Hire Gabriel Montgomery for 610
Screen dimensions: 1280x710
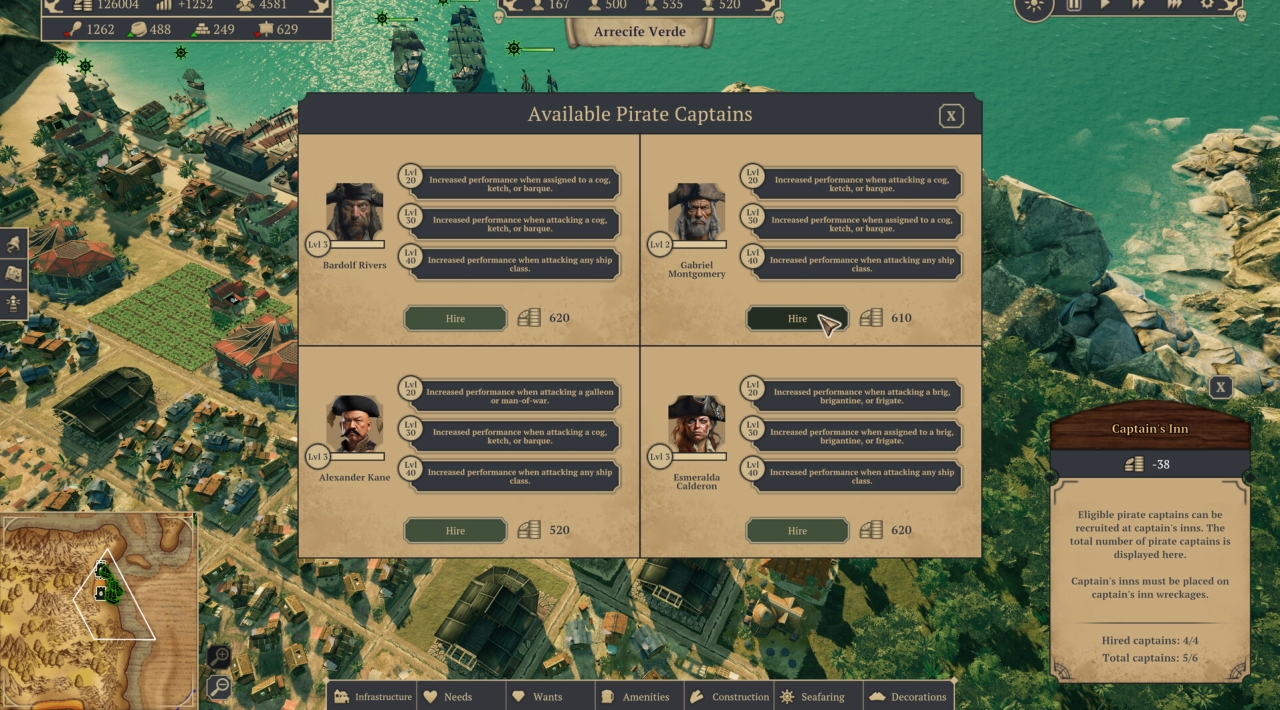(797, 318)
